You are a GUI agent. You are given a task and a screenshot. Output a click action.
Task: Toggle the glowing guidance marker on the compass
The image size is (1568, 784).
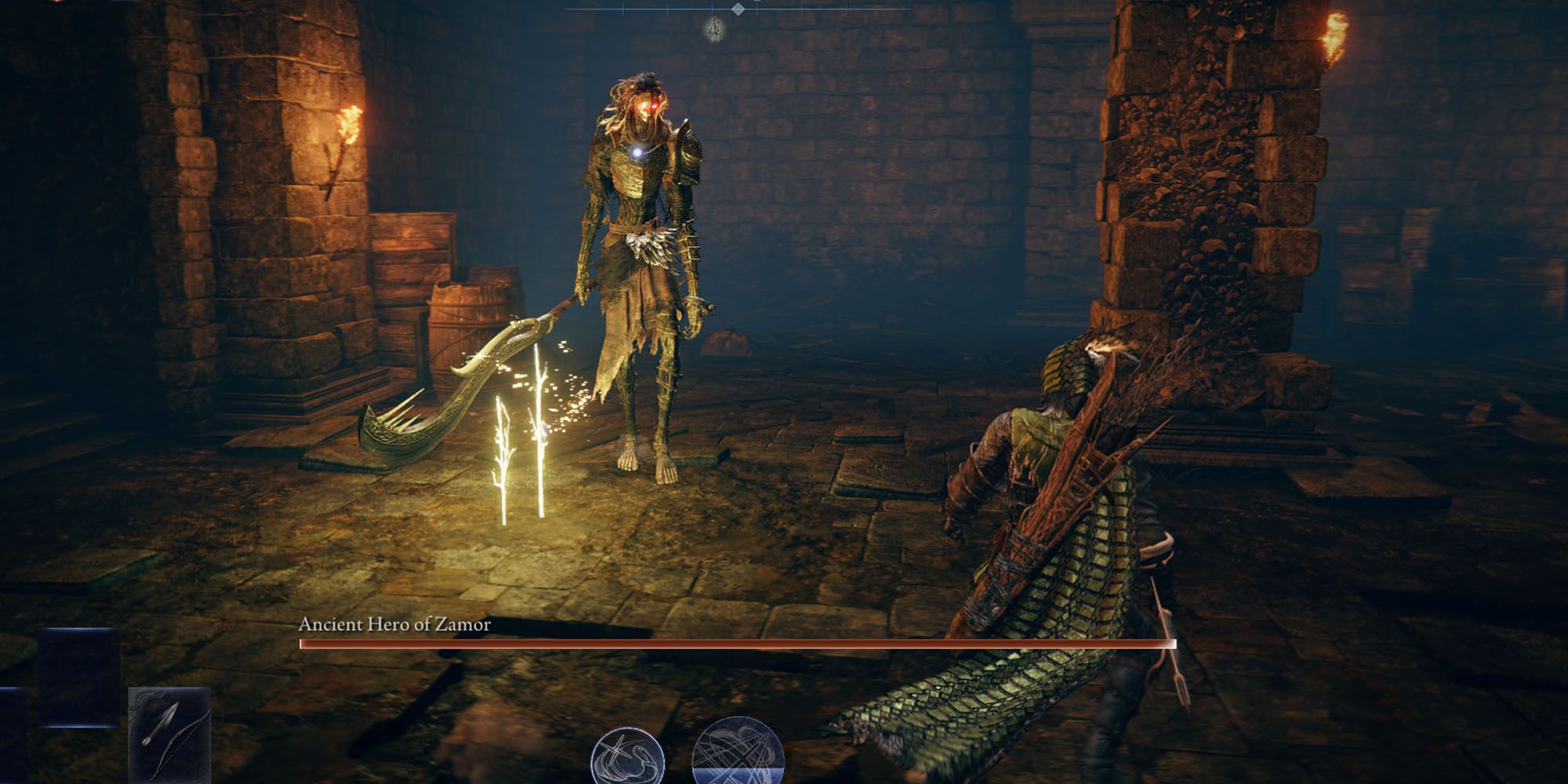tap(713, 30)
